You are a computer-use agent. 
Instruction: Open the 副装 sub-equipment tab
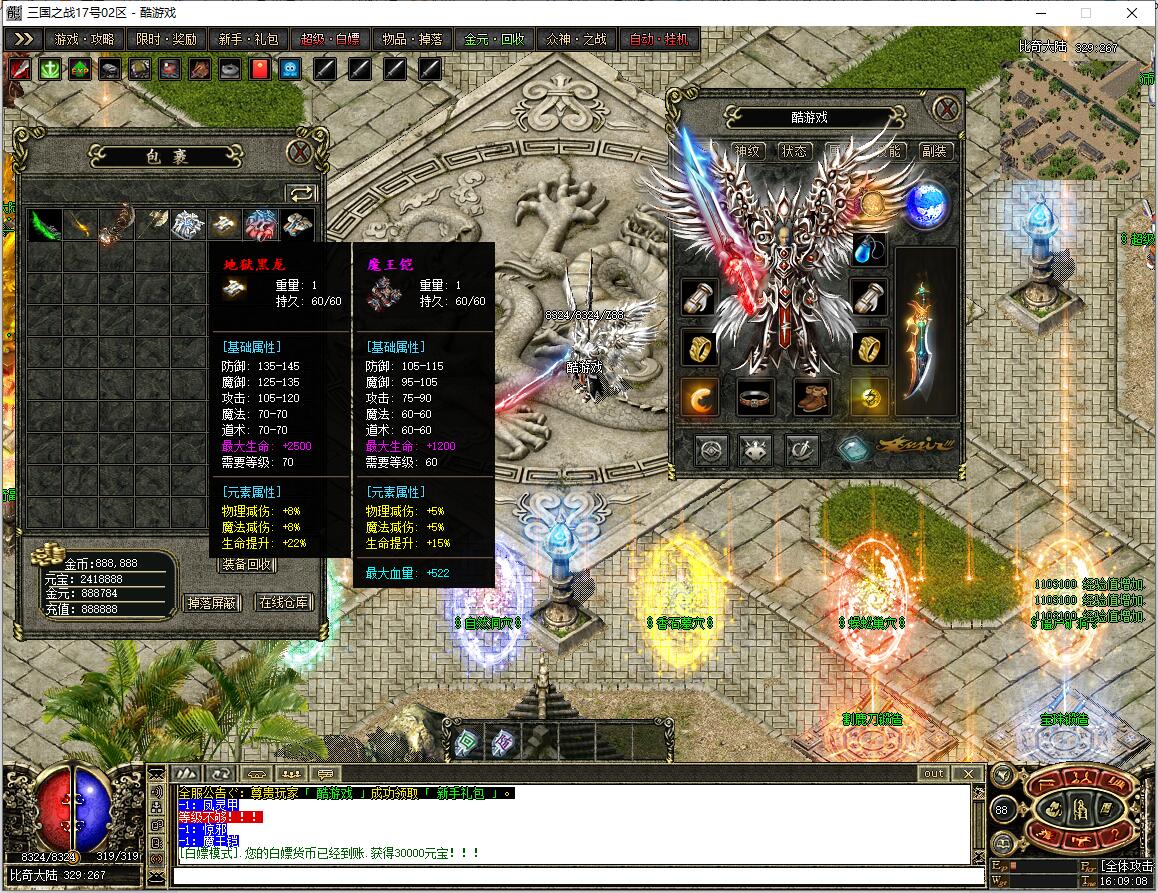[x=934, y=151]
